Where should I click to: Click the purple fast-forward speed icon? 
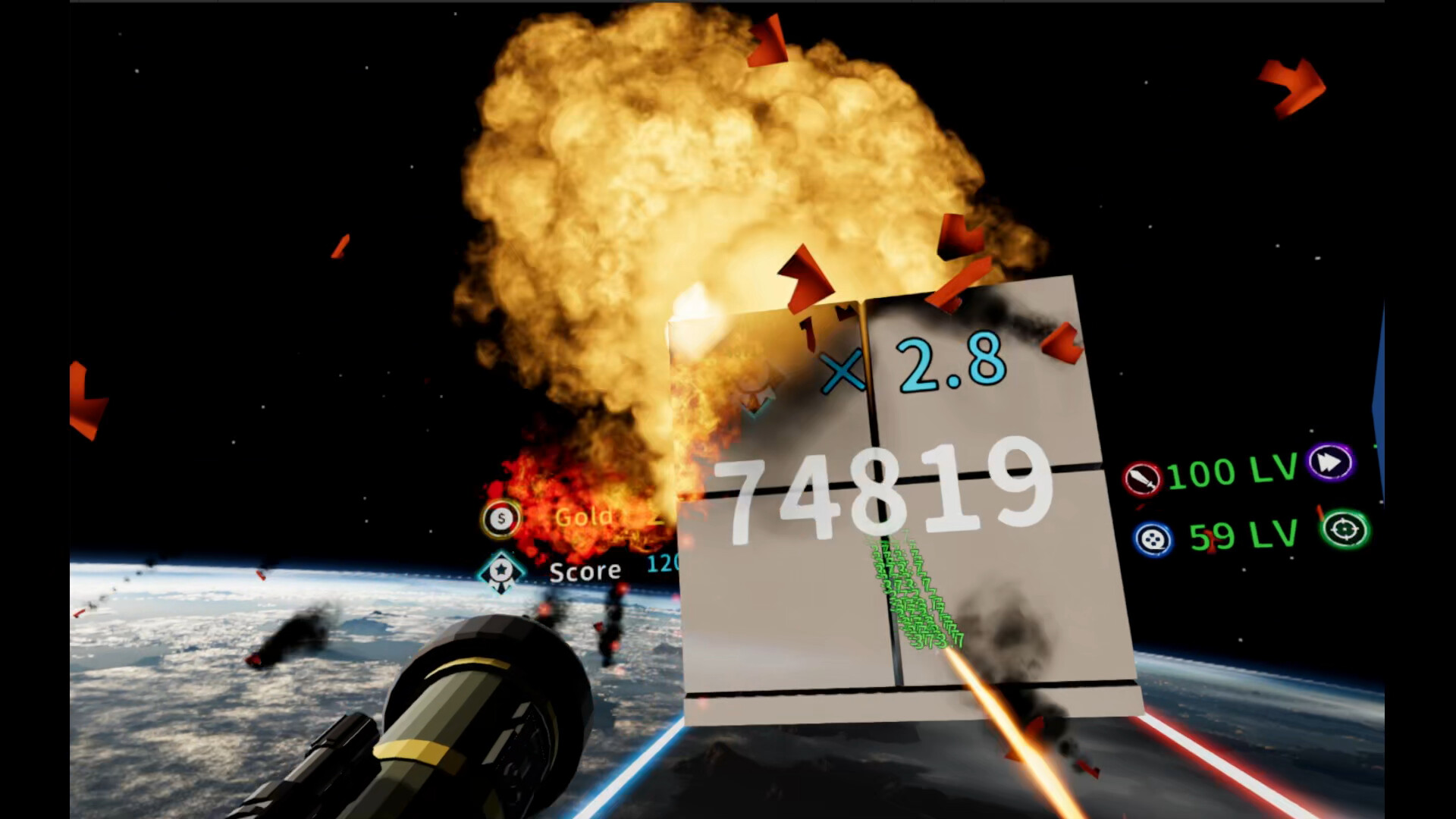pos(1332,463)
